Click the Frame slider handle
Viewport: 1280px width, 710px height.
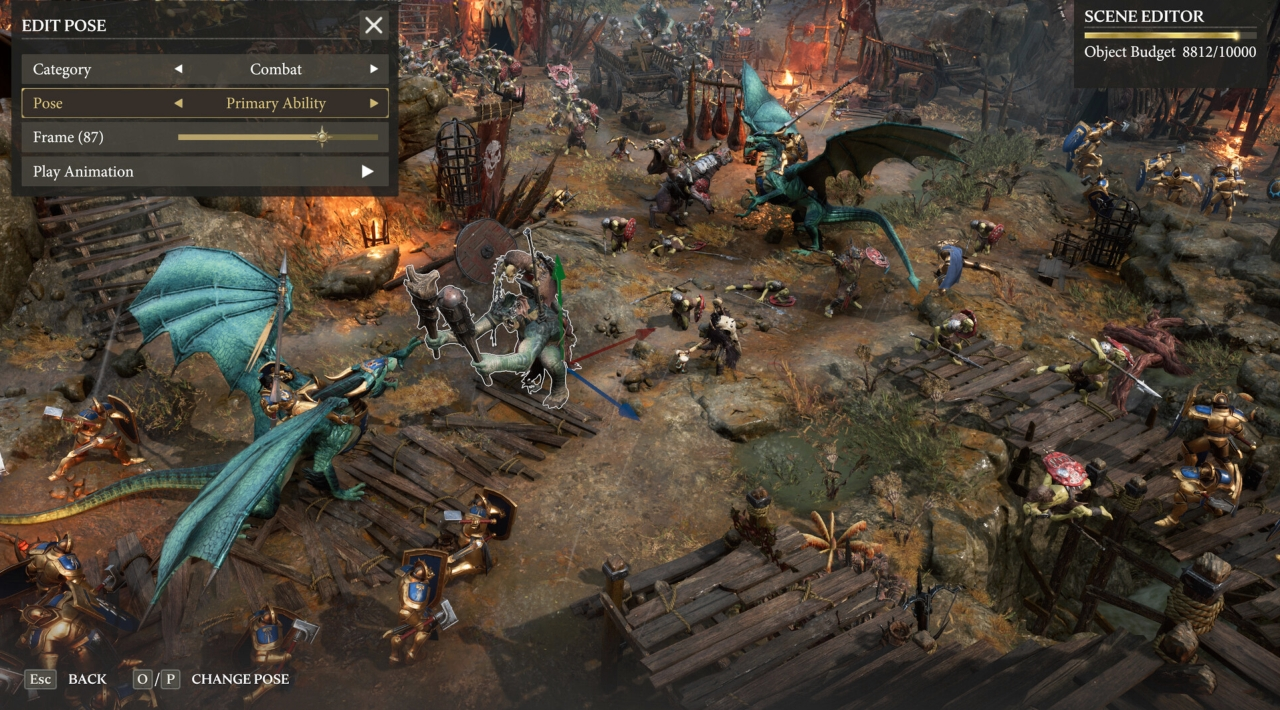pos(322,137)
